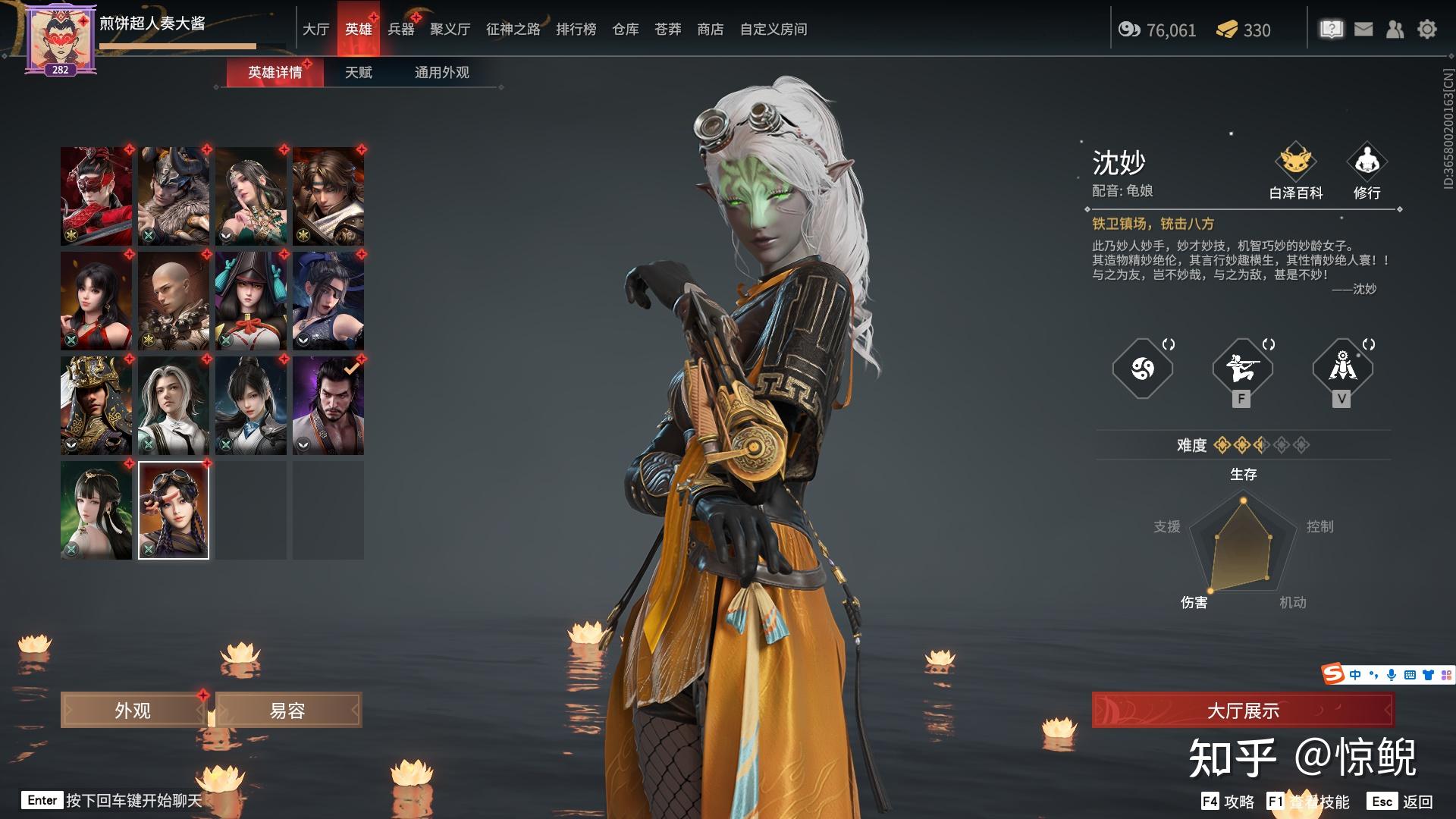Viewport: 1456px width, 819px height.
Task: Click the player avatar portrait
Action: click(61, 38)
